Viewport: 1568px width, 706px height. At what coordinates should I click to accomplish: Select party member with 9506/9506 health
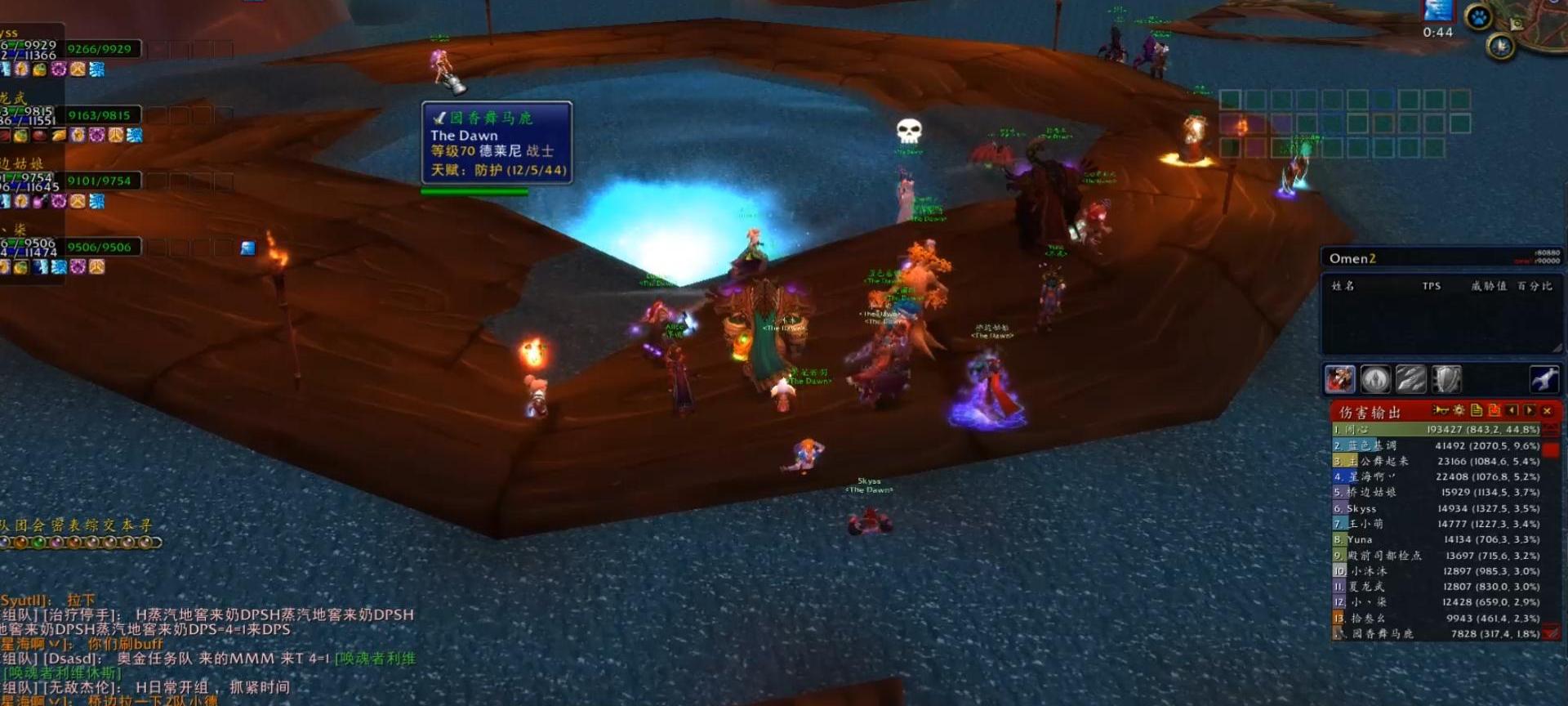[x=100, y=247]
